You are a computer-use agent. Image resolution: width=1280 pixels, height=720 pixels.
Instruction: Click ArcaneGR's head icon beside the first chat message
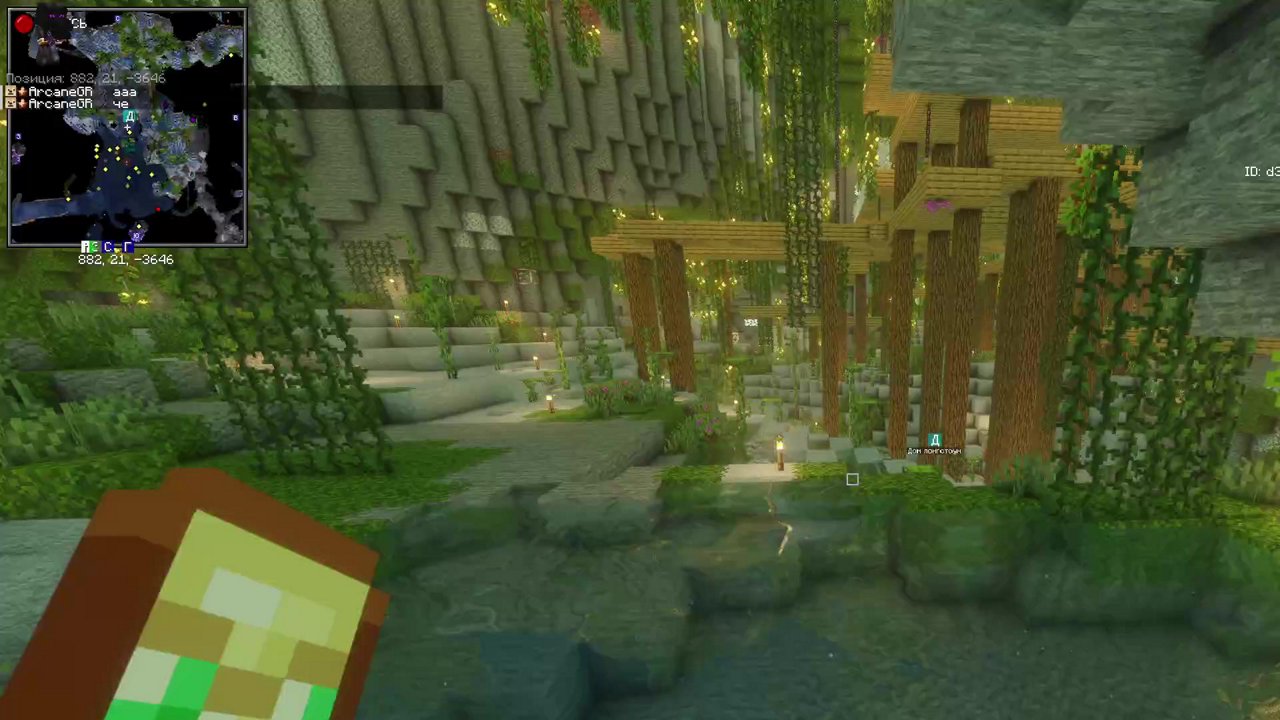tap(10, 91)
